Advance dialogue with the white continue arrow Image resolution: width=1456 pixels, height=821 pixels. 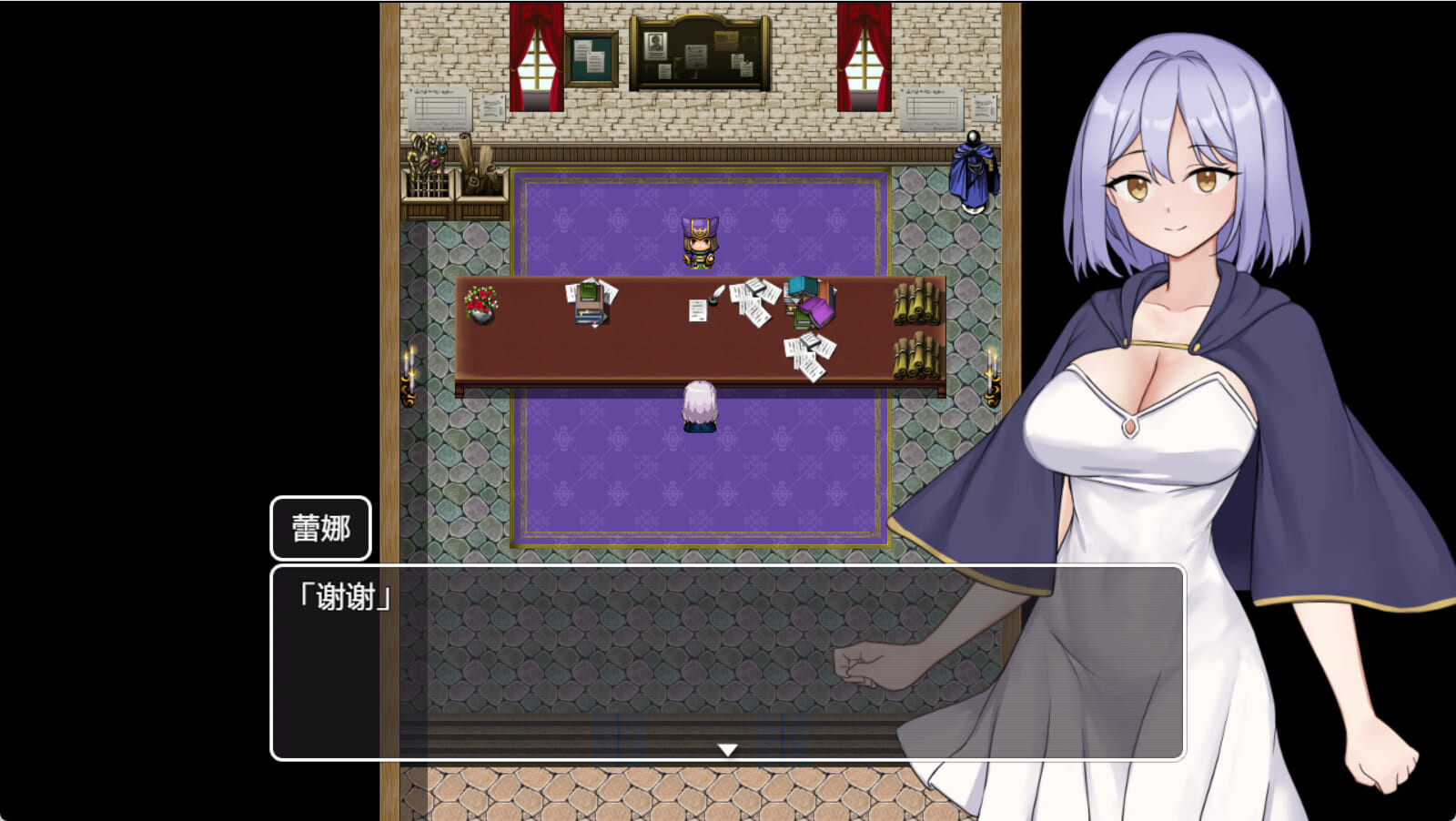click(727, 749)
